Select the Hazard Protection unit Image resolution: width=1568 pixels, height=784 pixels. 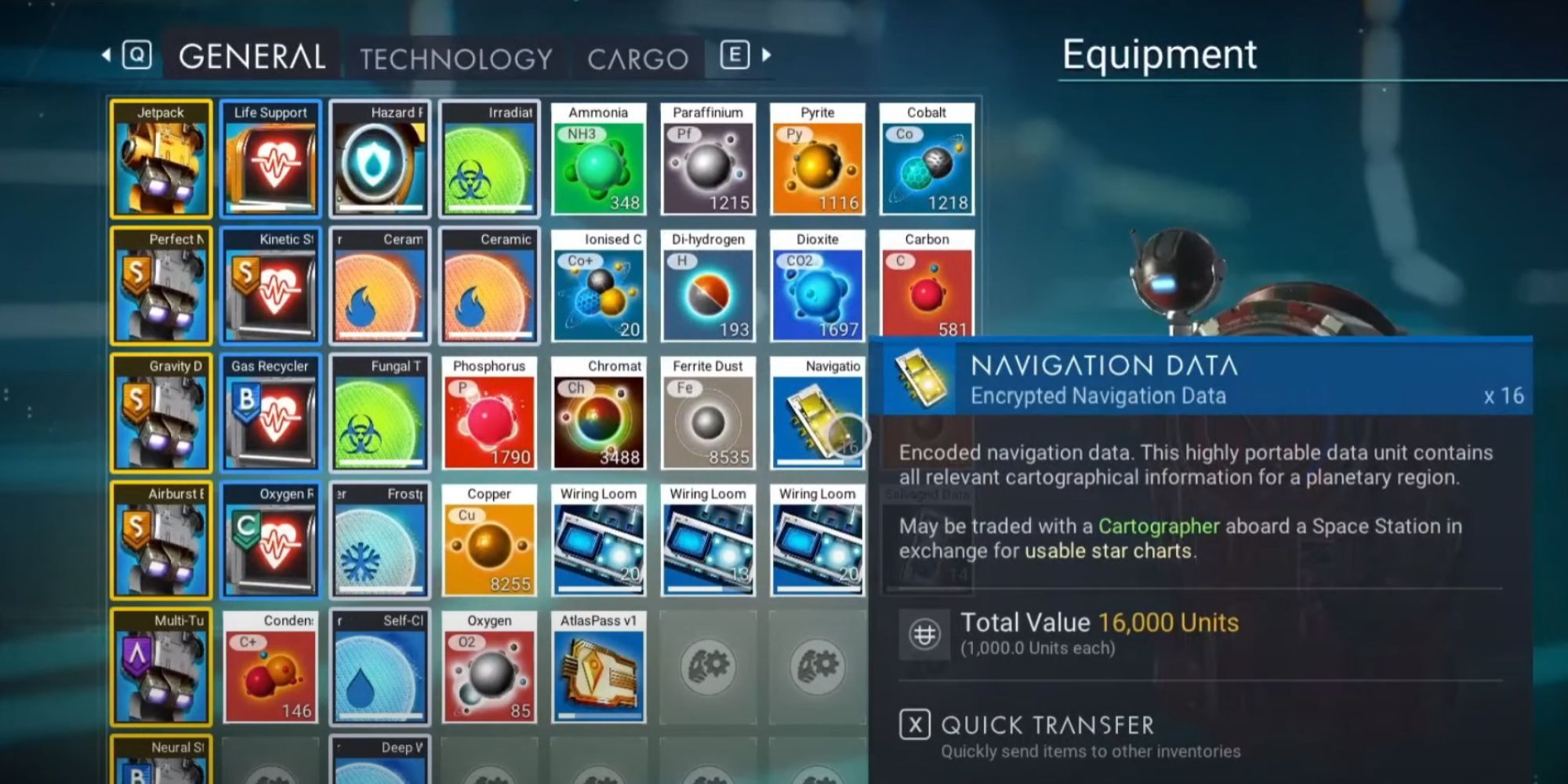(379, 158)
